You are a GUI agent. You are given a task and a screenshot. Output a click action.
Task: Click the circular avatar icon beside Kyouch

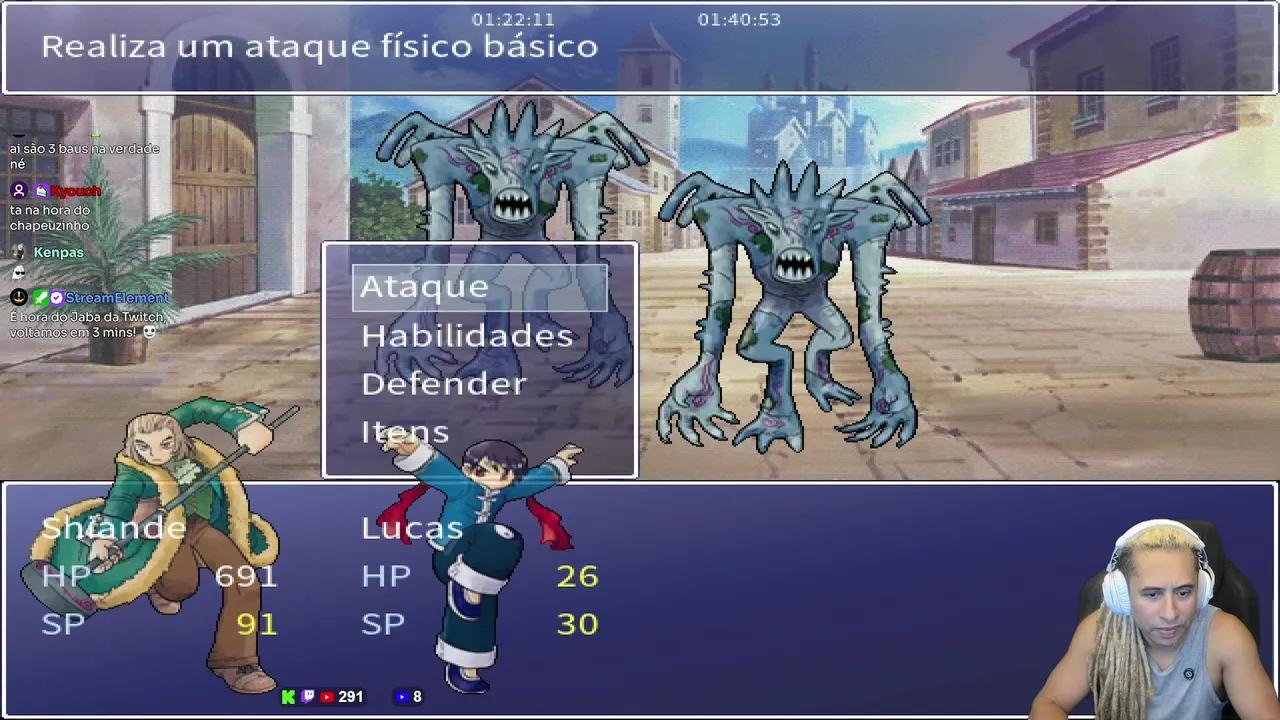(19, 190)
